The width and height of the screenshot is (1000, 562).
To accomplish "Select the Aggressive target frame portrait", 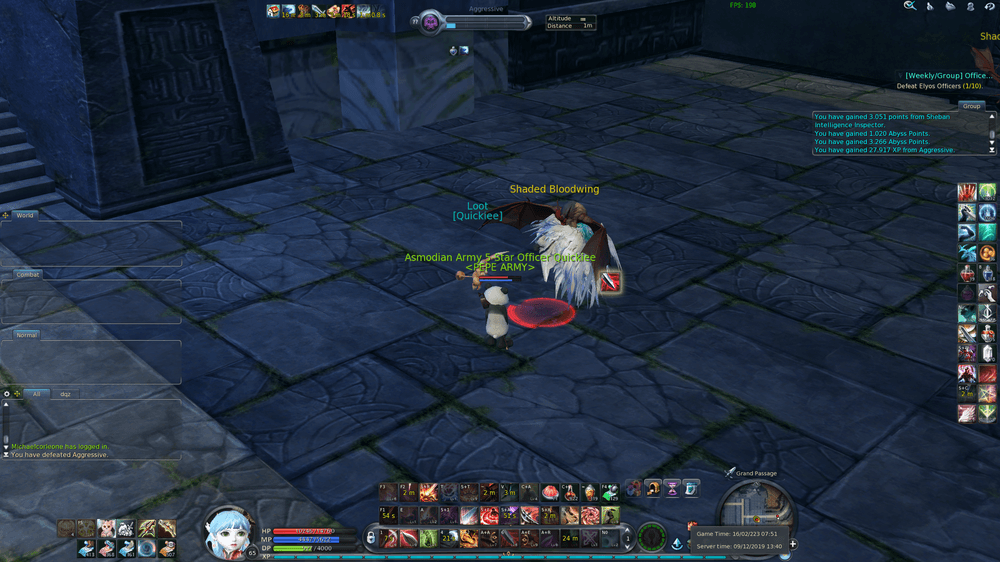I will tap(431, 22).
